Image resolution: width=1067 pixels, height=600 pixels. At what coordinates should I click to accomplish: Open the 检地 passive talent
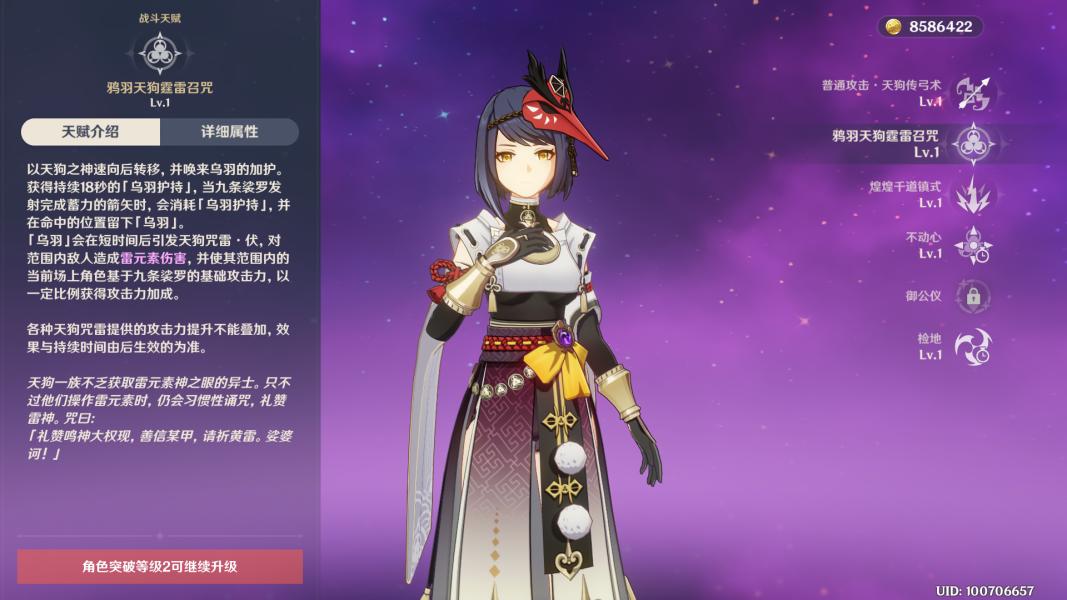pyautogui.click(x=972, y=346)
